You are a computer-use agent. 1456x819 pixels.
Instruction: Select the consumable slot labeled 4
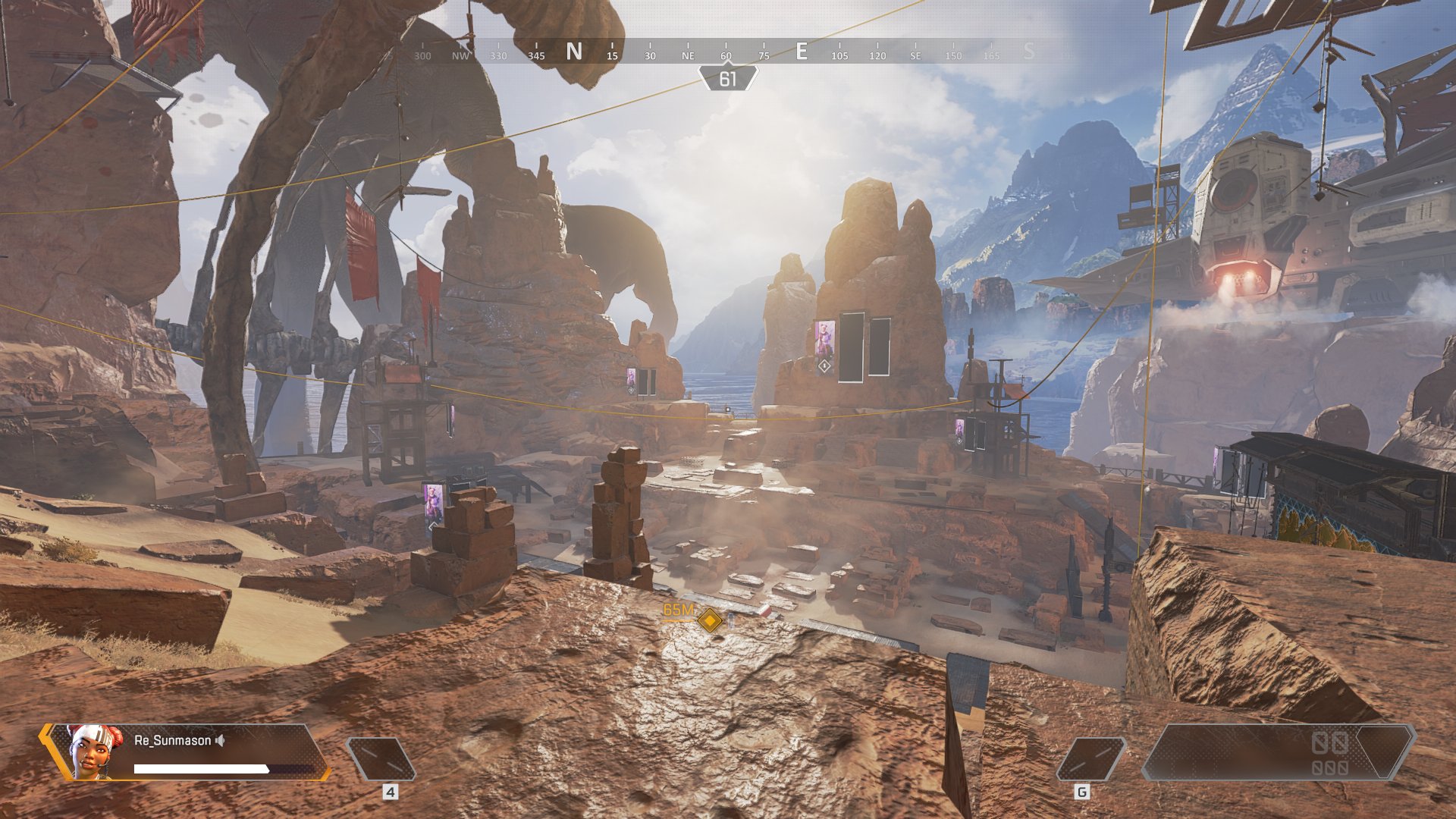click(x=381, y=758)
